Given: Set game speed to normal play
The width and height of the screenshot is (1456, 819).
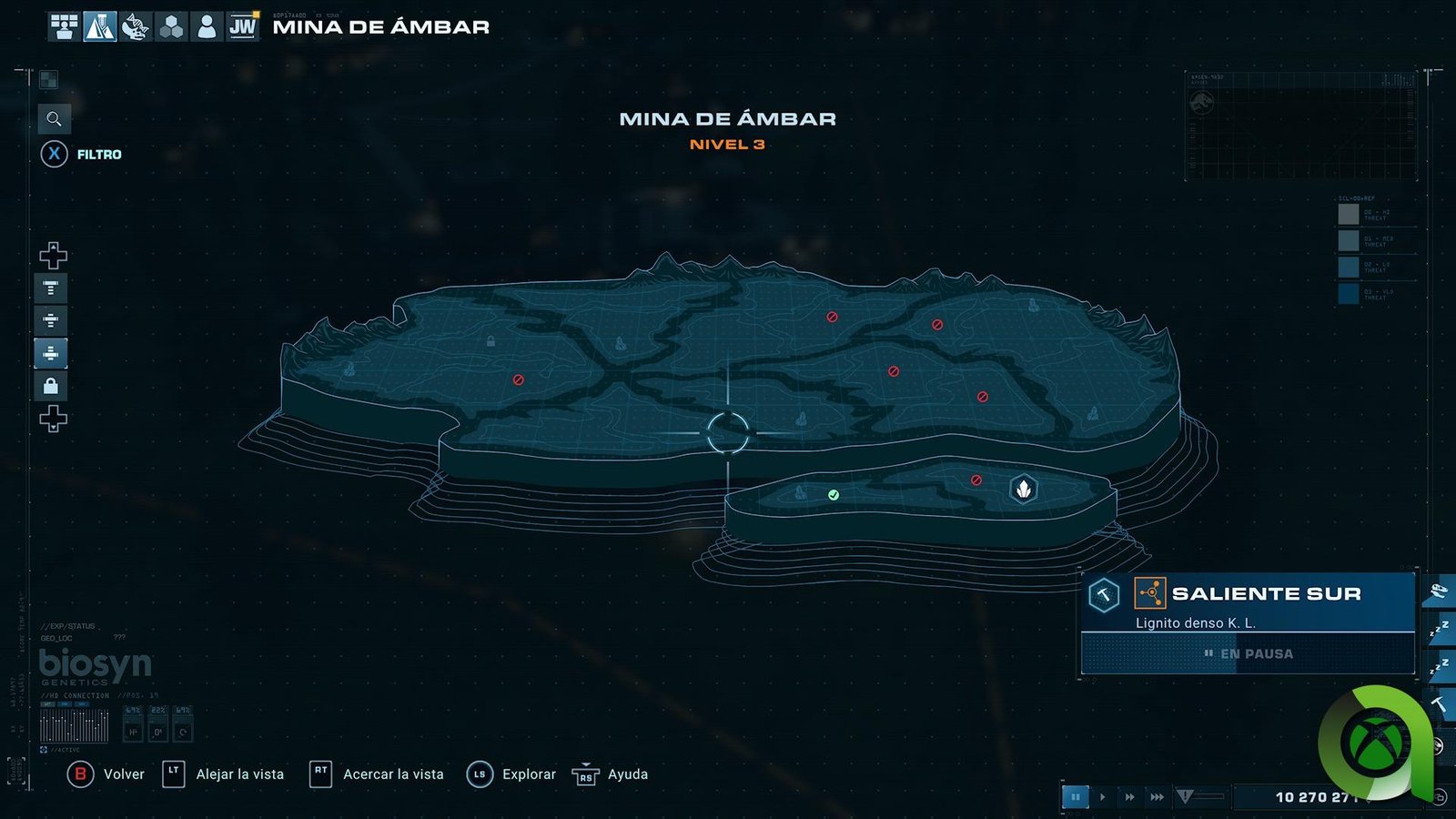Looking at the screenshot, I should click(x=1103, y=797).
